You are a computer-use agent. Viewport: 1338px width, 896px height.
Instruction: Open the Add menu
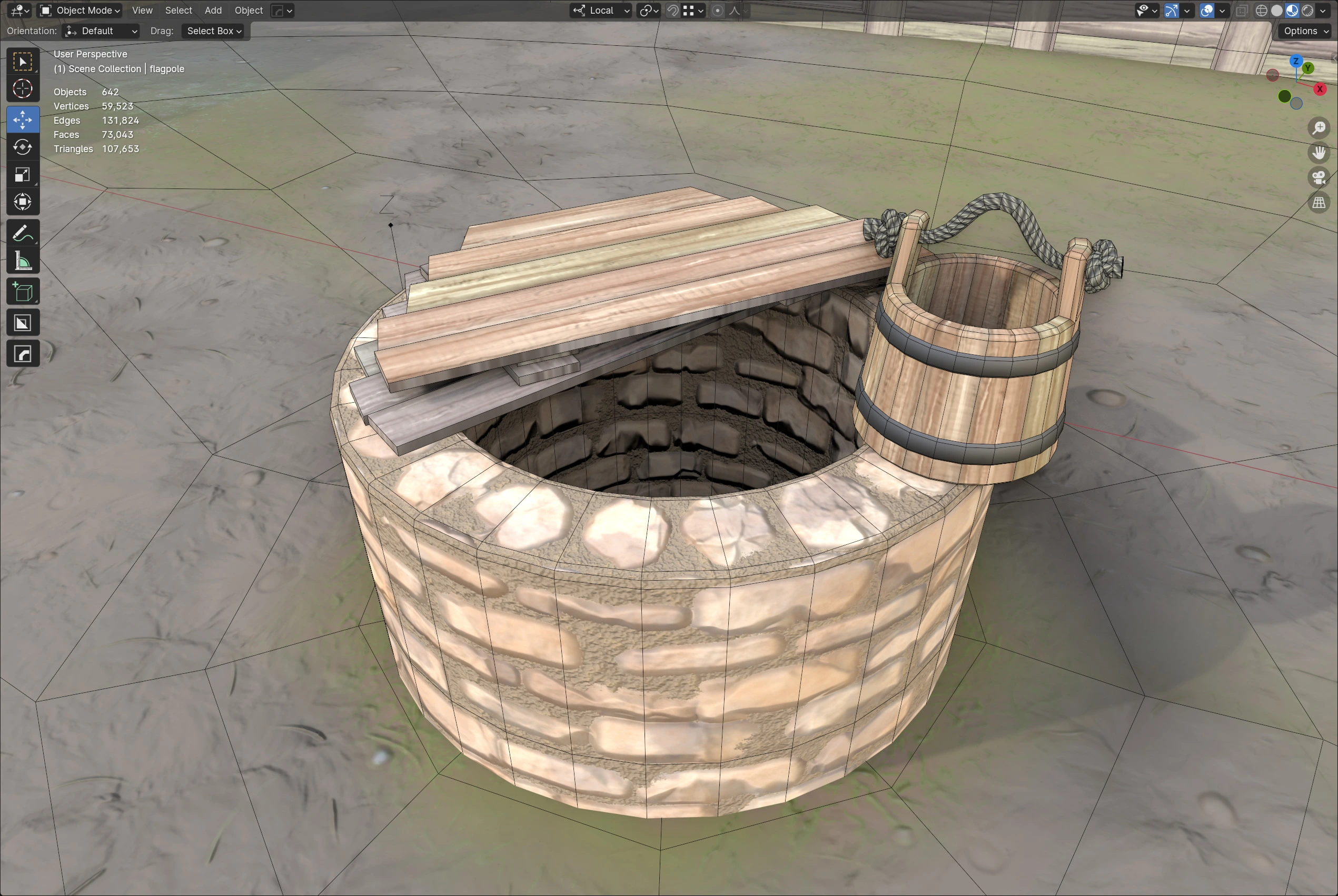click(212, 11)
